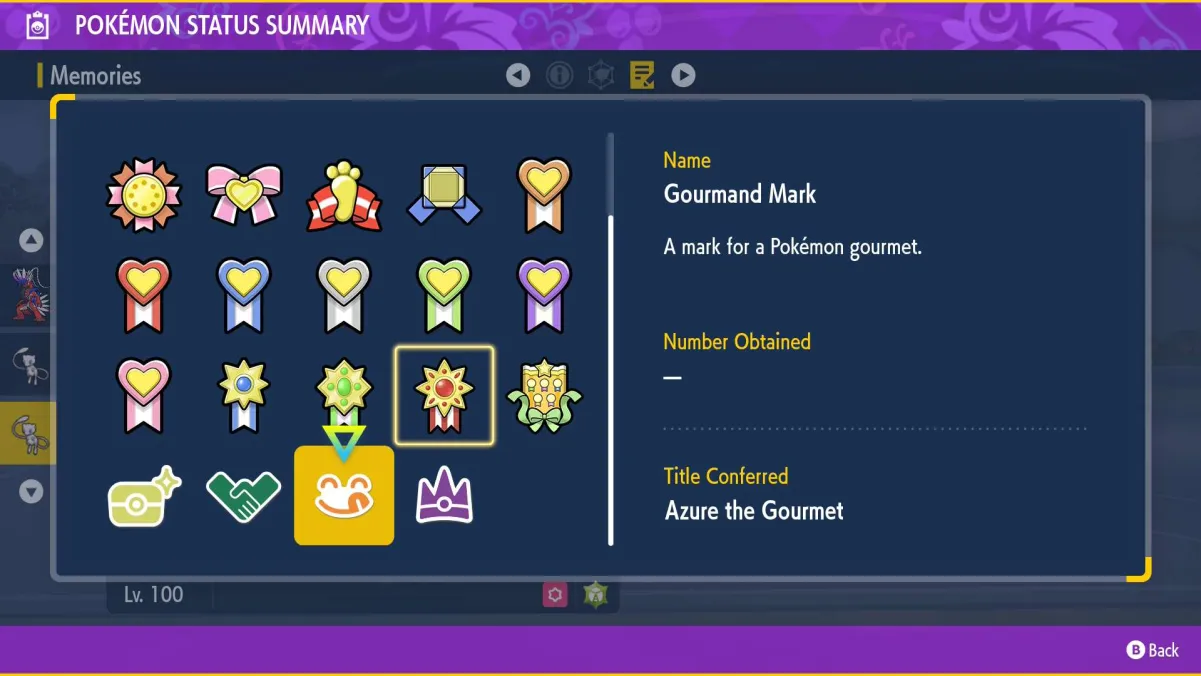The width and height of the screenshot is (1201, 676).
Task: Choose the purple heart ribbon
Action: 544,295
